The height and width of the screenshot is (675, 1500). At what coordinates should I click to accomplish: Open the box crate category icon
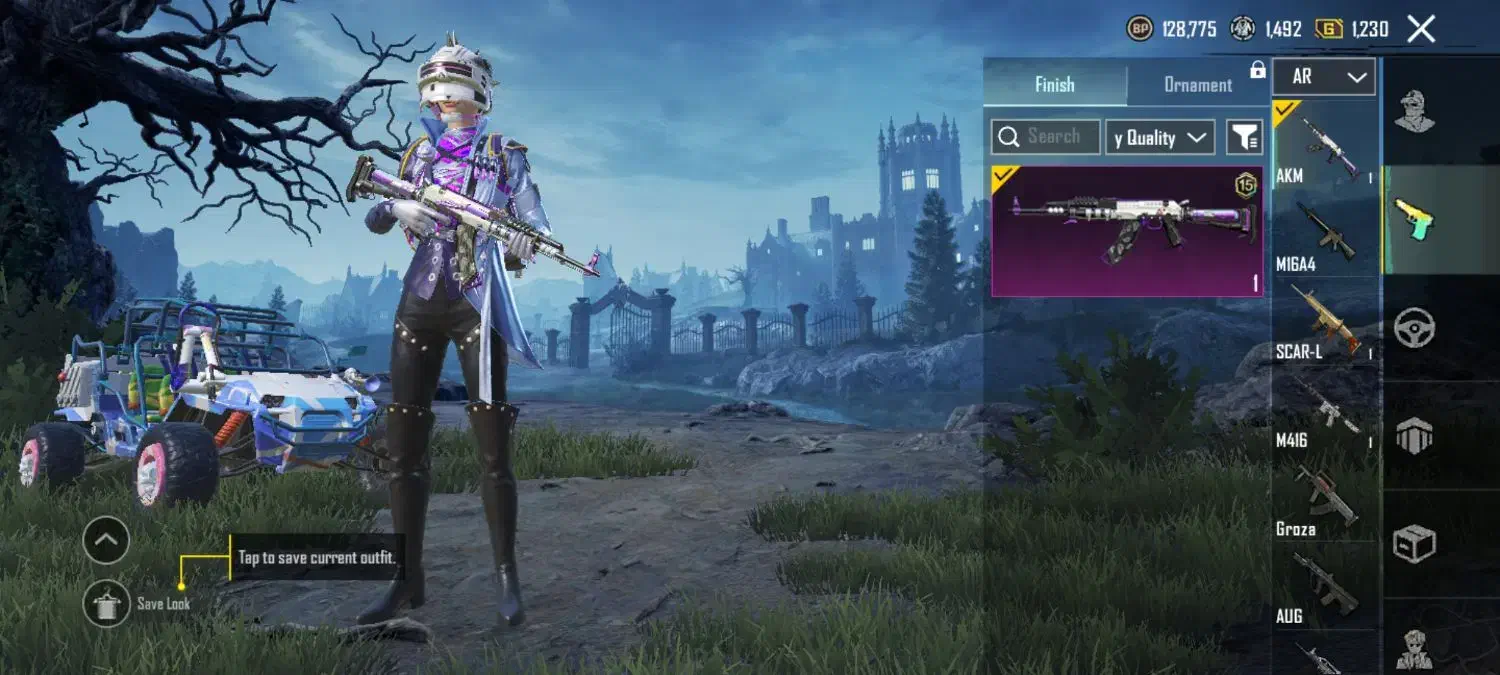coord(1414,544)
